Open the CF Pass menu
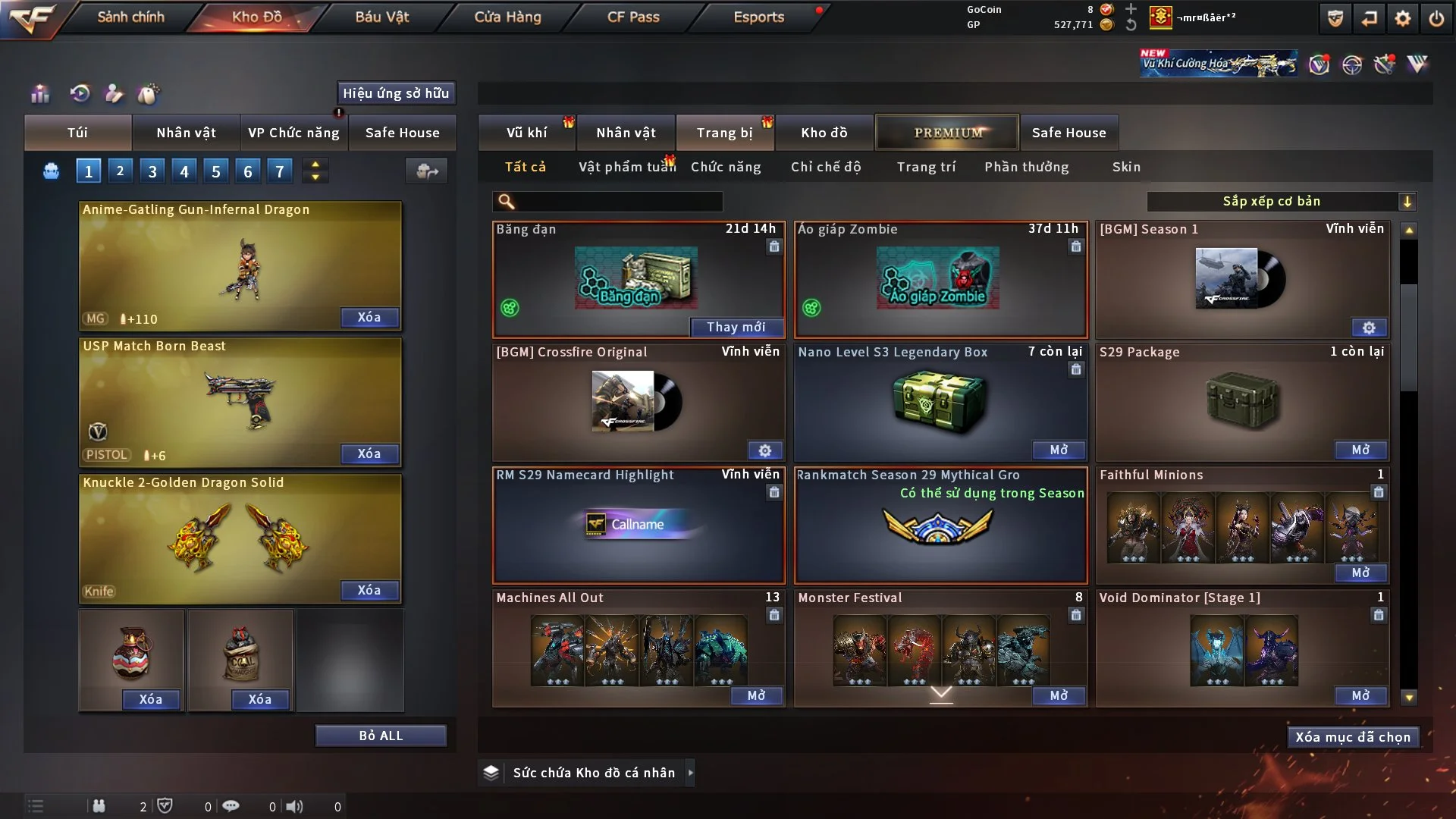This screenshot has width=1456, height=819. [633, 17]
